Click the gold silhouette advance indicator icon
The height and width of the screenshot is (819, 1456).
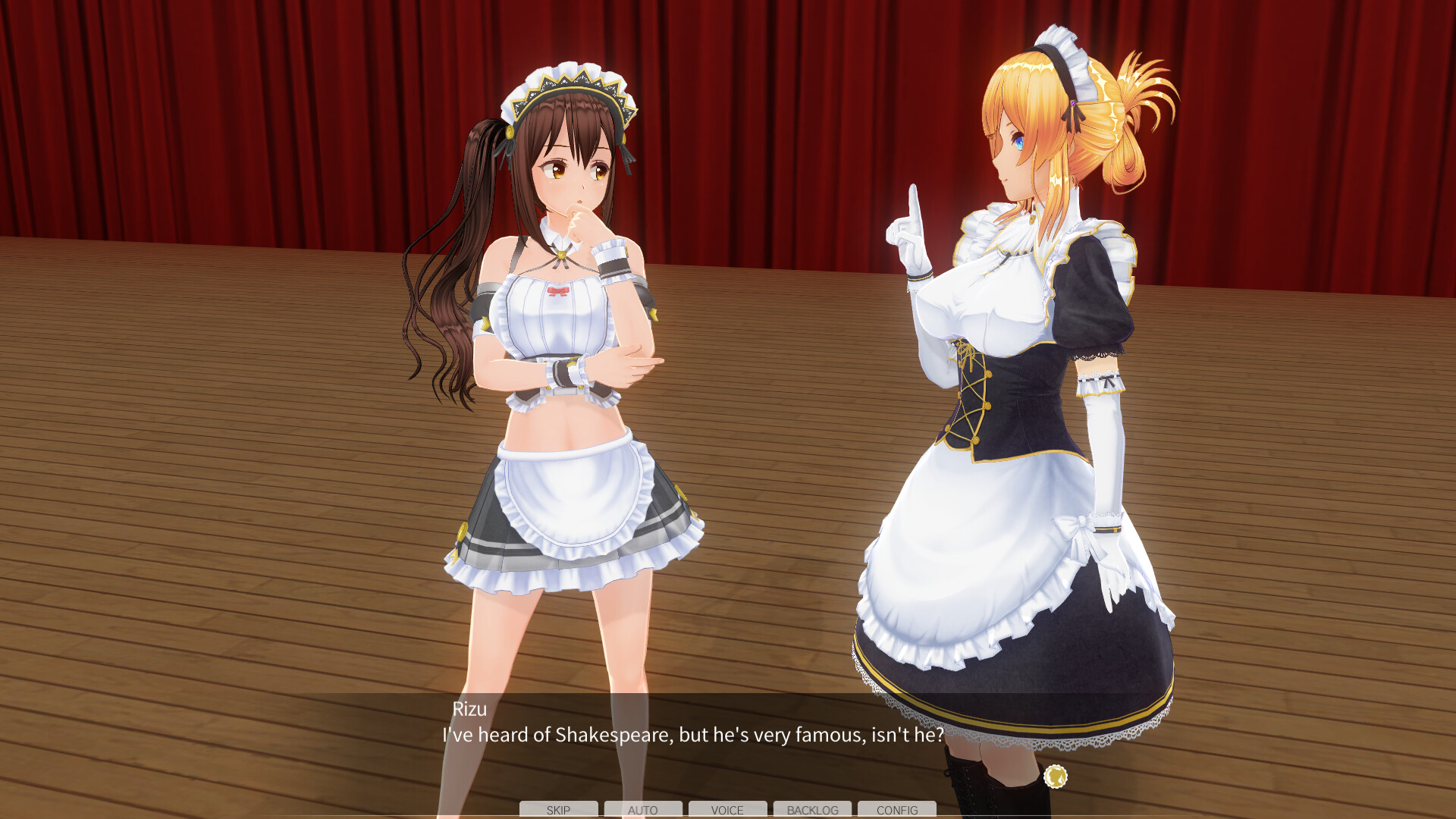pos(1056,777)
